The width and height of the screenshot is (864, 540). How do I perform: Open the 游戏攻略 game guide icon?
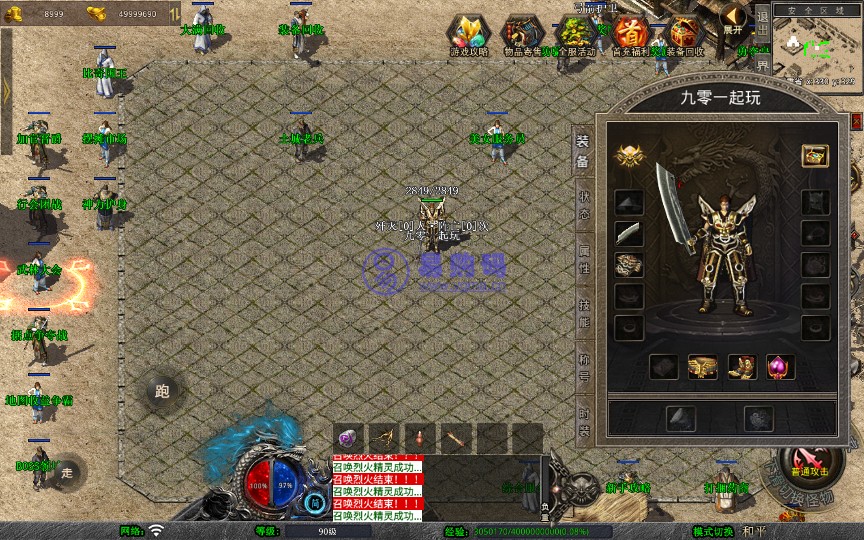click(x=468, y=33)
